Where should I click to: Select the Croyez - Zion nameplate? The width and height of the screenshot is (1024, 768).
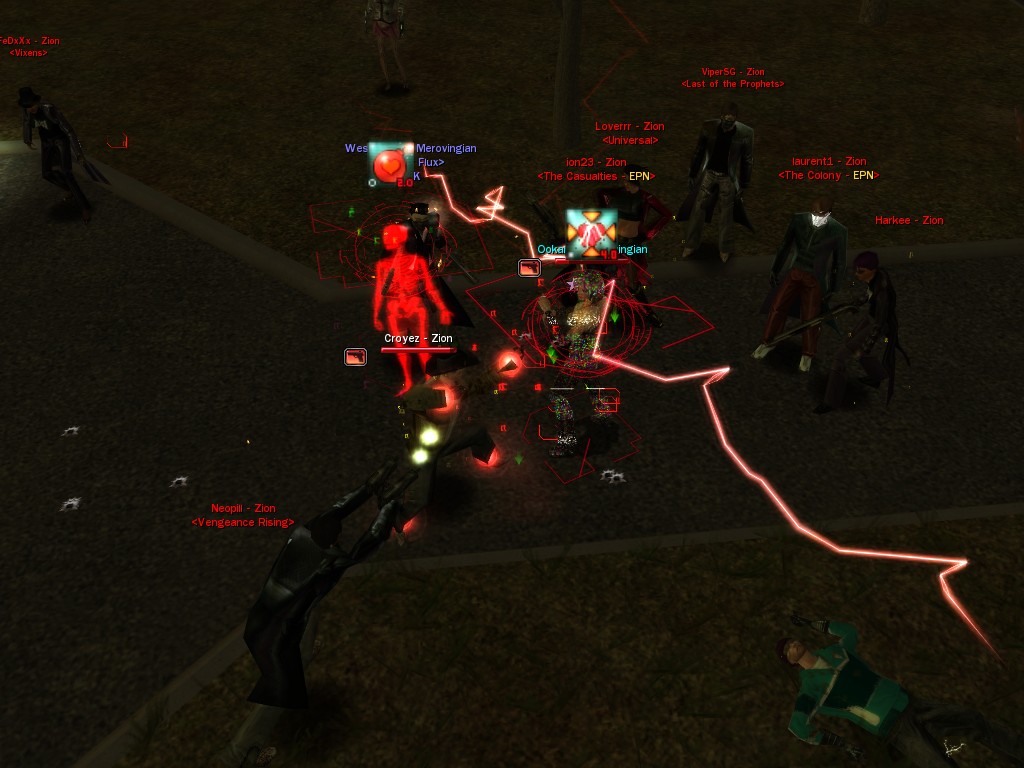point(418,339)
